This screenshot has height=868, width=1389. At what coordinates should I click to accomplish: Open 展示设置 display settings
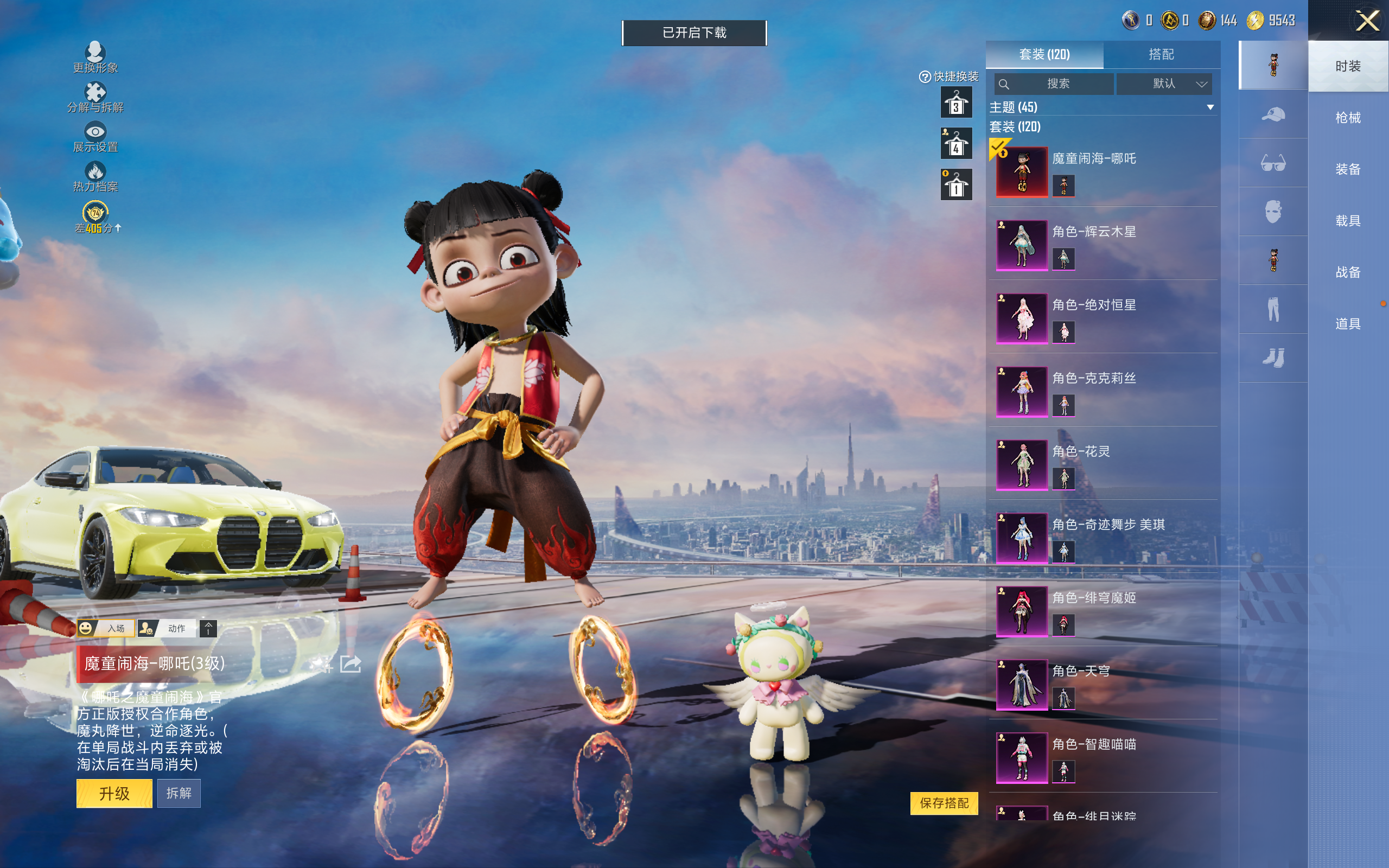click(95, 137)
